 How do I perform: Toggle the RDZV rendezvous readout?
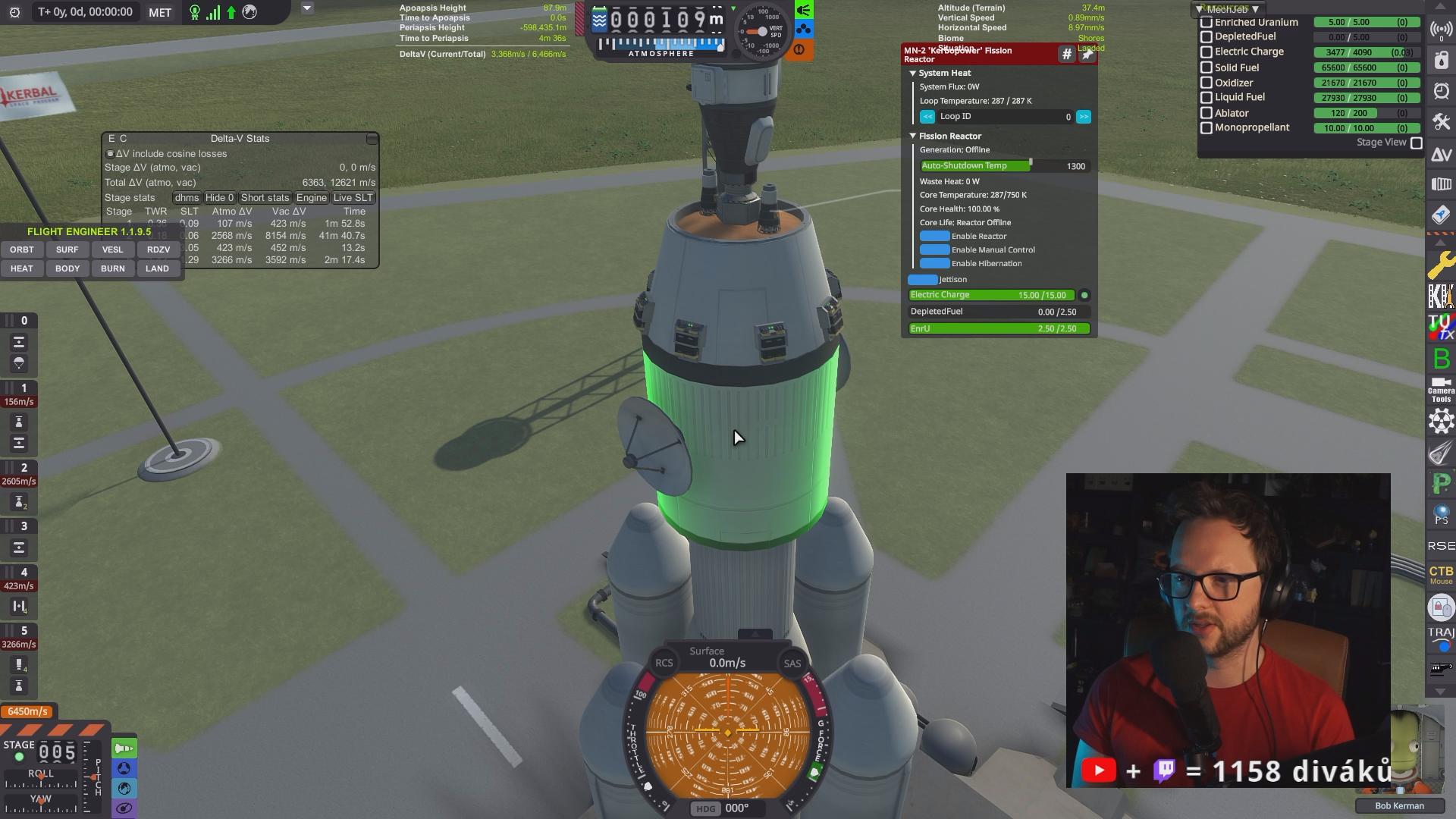click(158, 249)
